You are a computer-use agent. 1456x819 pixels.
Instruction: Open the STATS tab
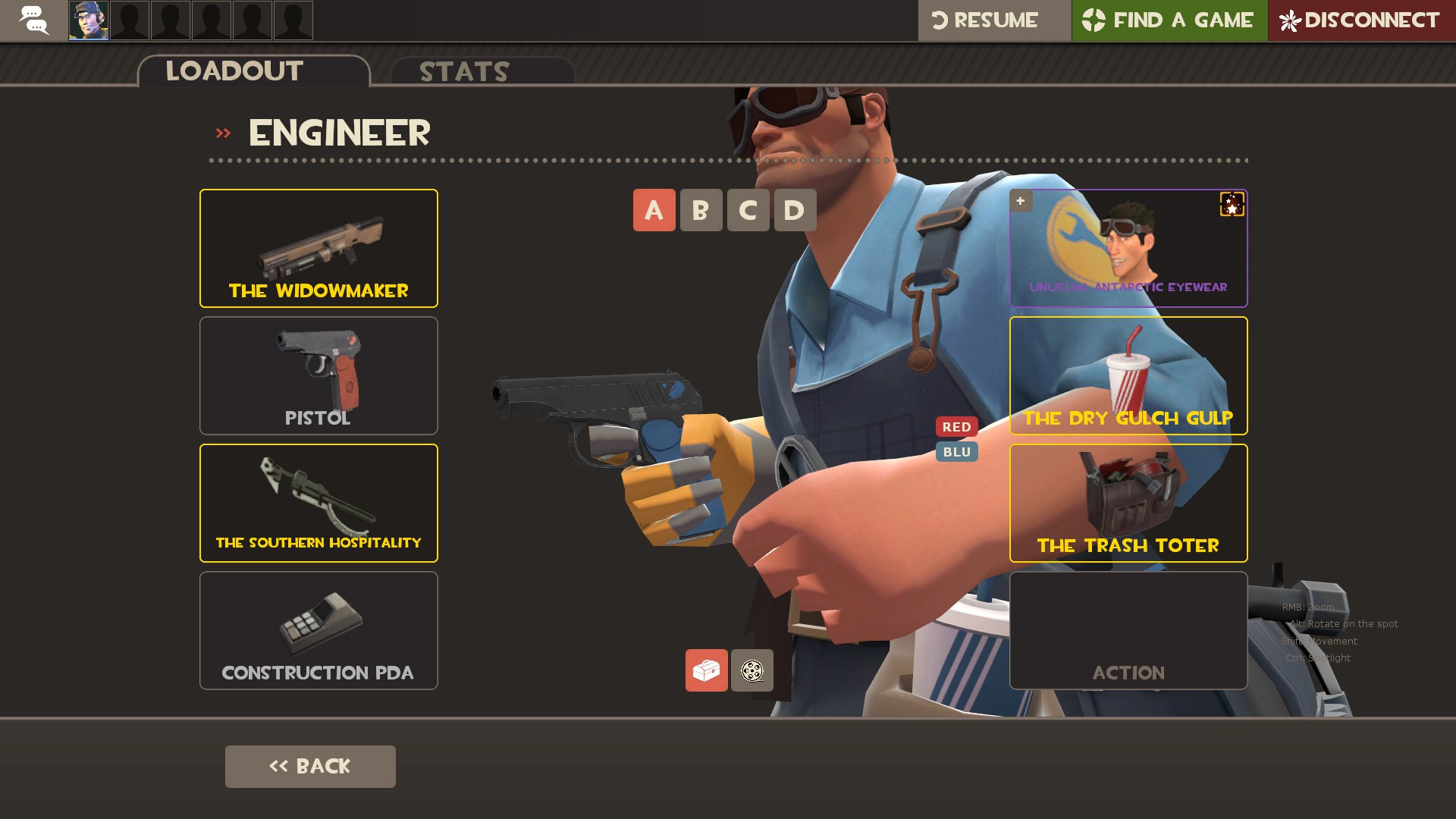coord(463,71)
